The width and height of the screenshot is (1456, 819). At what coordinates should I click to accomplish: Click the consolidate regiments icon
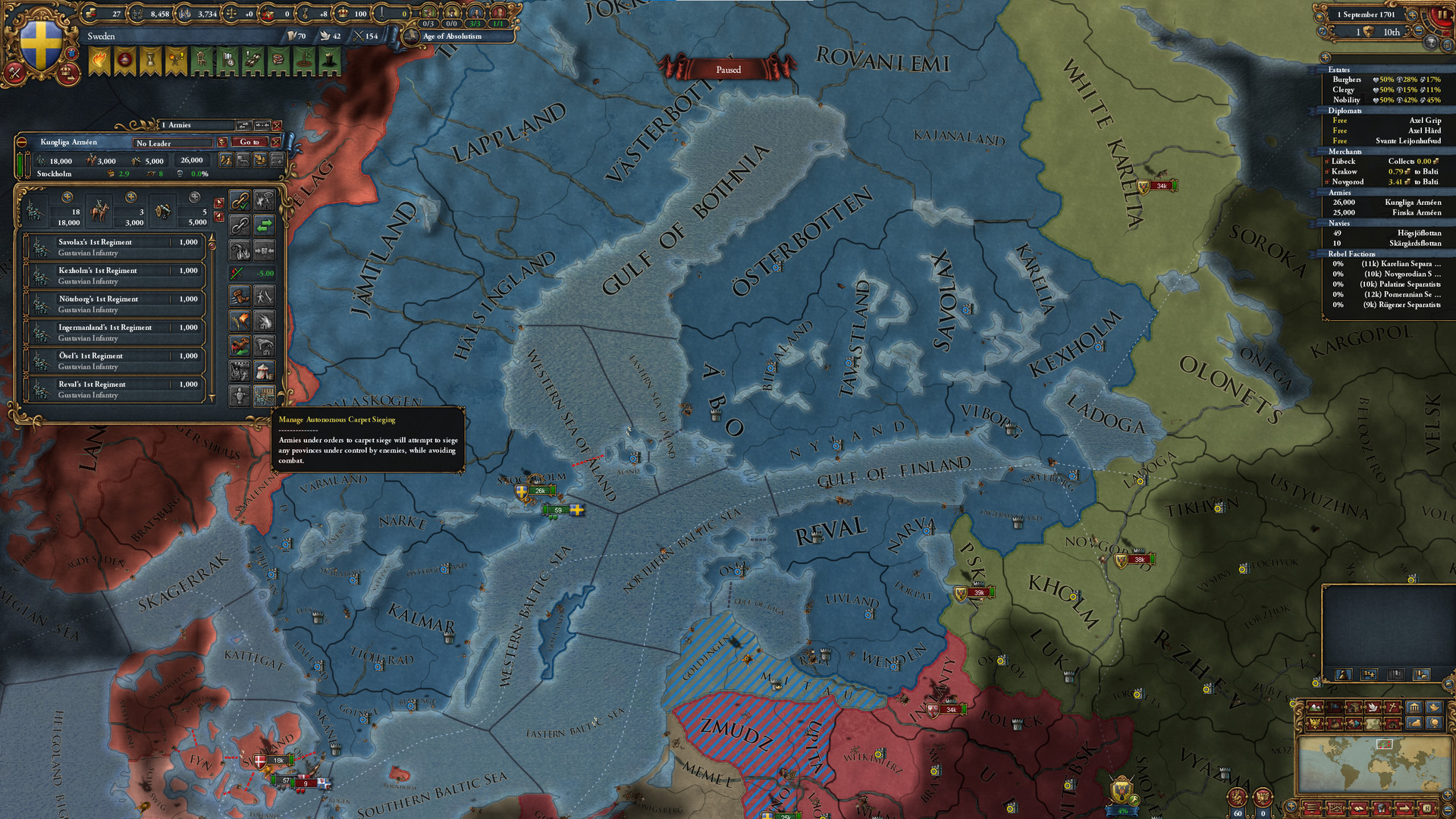pyautogui.click(x=264, y=250)
